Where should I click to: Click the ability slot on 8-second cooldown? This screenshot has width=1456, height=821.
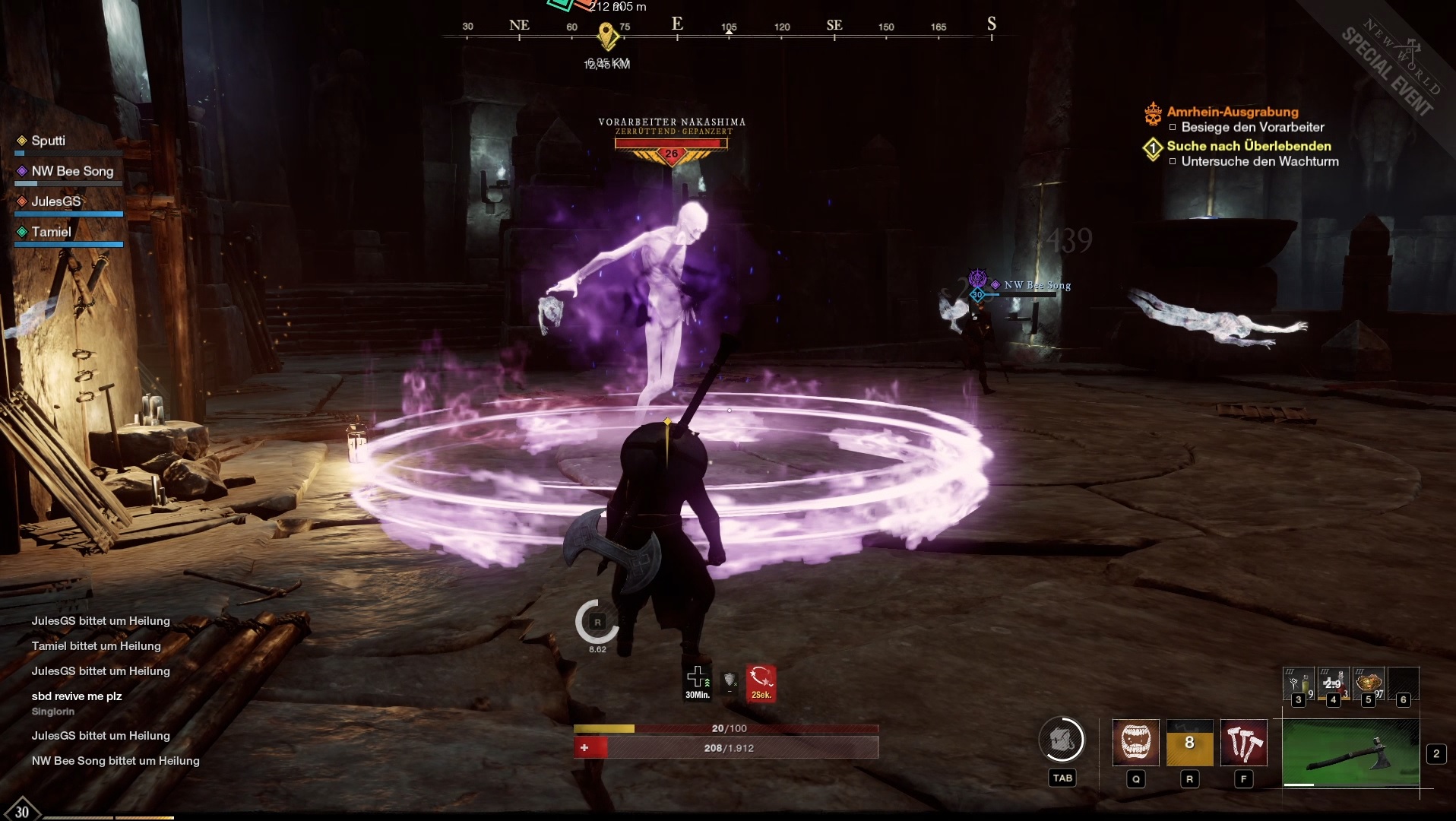coord(1189,742)
